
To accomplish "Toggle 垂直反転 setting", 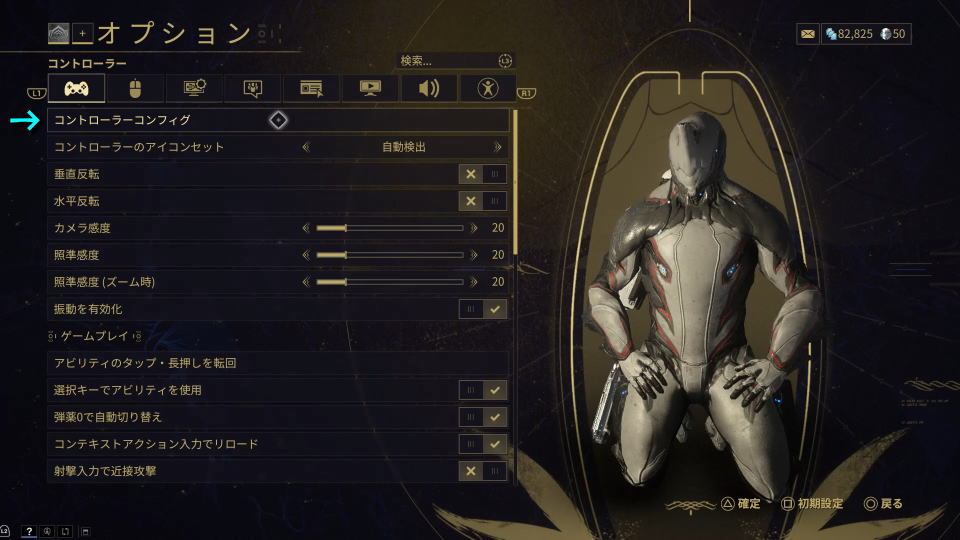I will (483, 174).
